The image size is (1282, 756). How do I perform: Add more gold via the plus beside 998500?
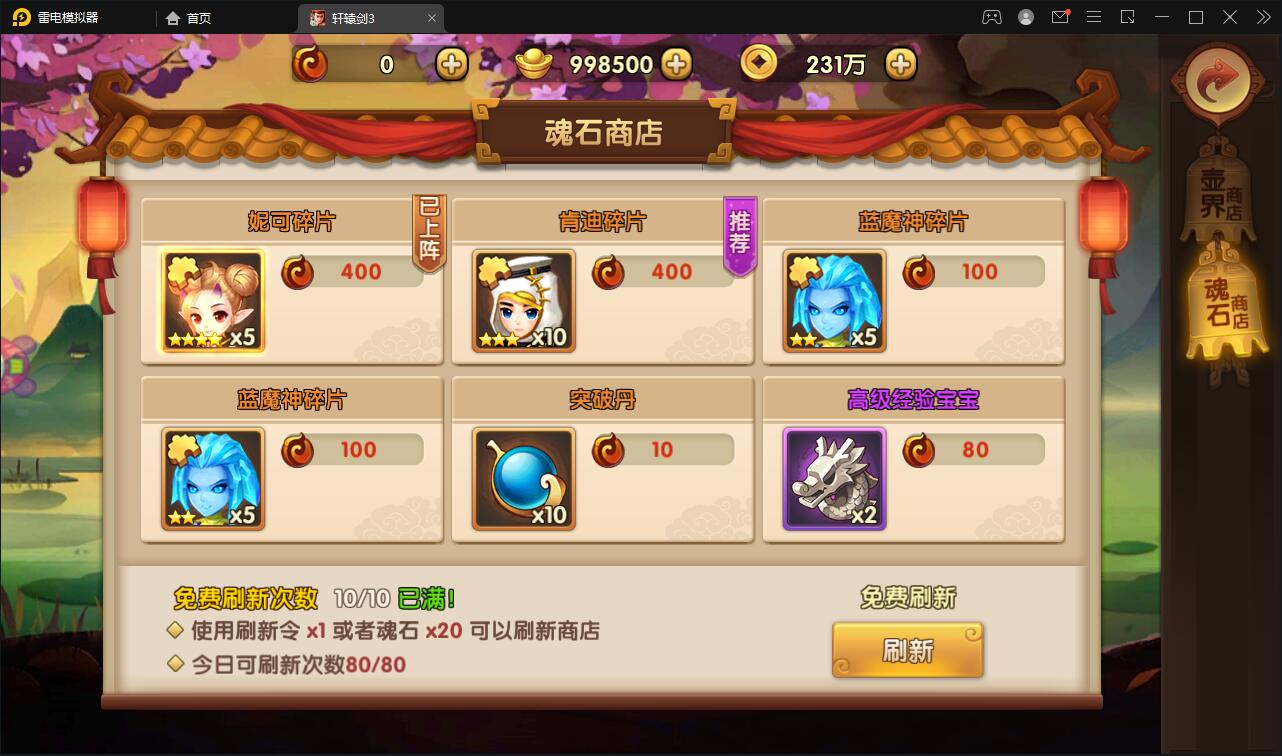678,63
